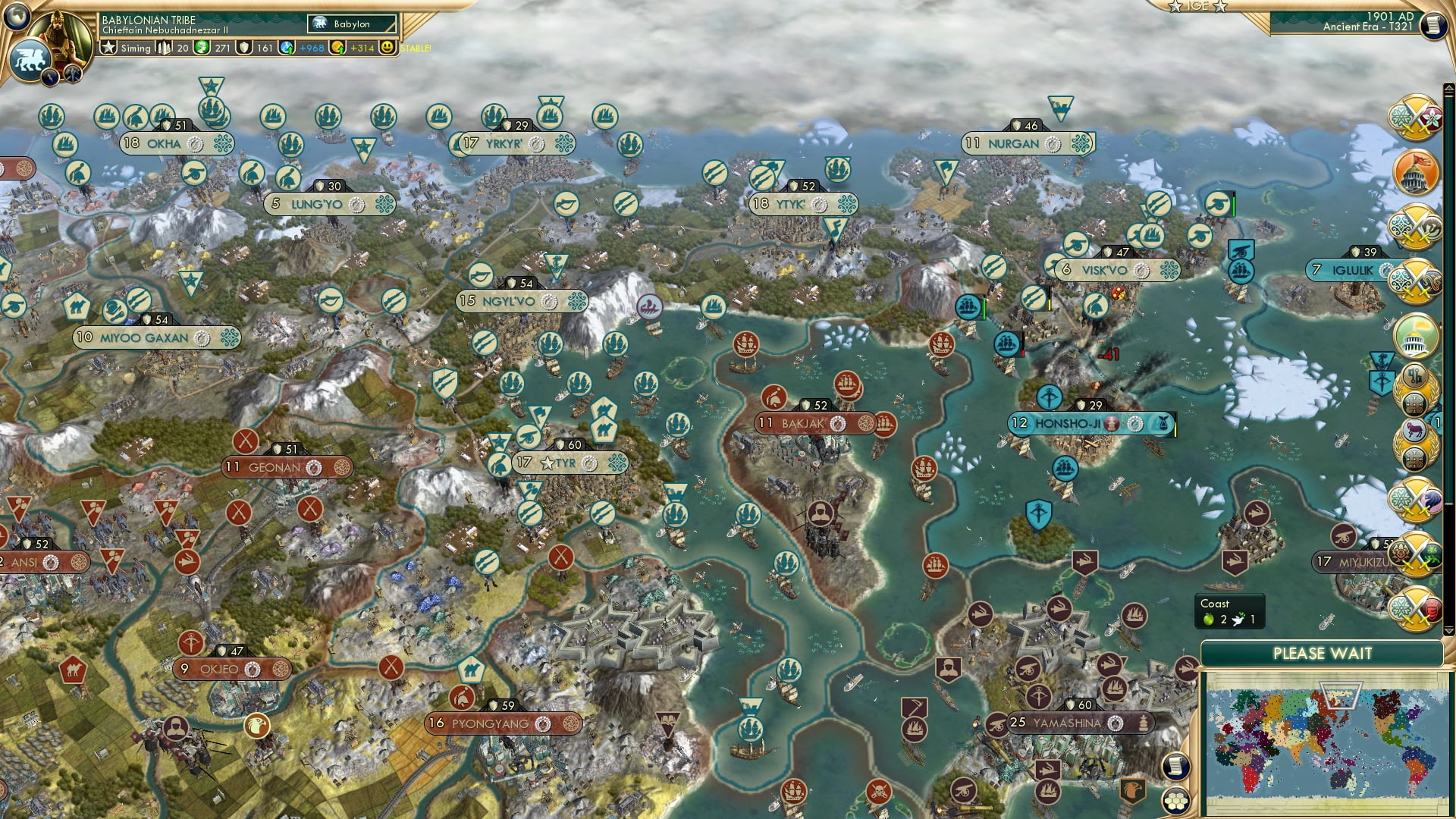Click the Siming score star icon
This screenshot has height=819, width=1456.
tap(108, 48)
